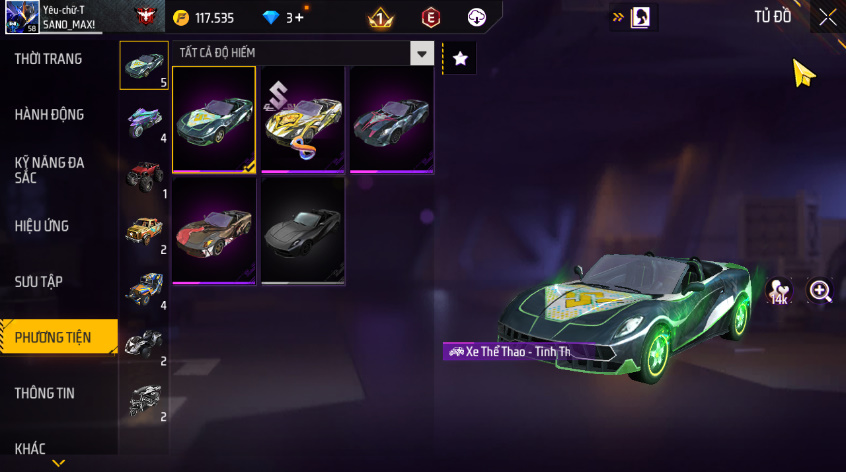Select the red monster truck vehicle type
The width and height of the screenshot is (846, 472).
click(x=143, y=175)
